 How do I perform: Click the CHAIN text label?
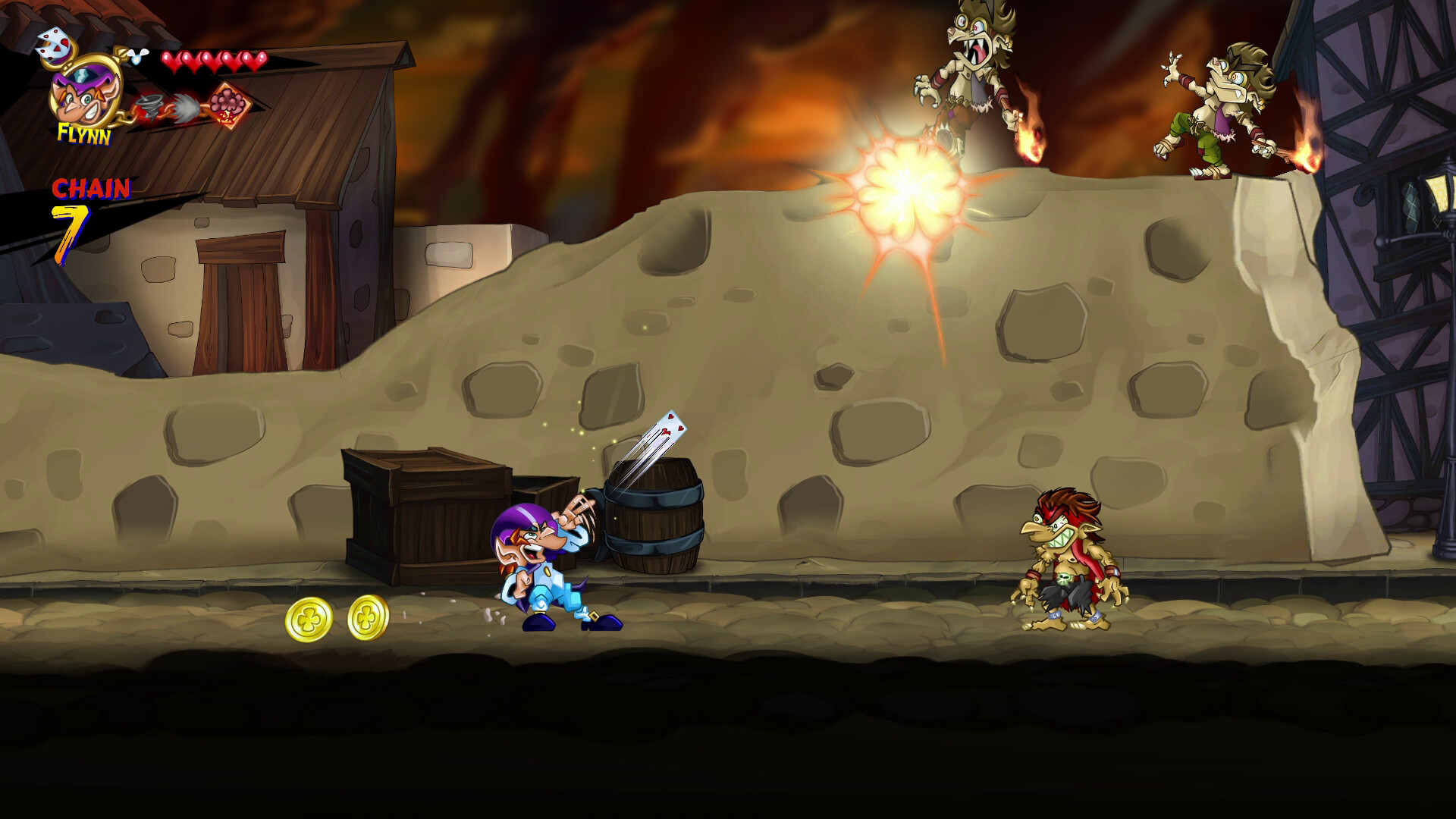point(92,187)
